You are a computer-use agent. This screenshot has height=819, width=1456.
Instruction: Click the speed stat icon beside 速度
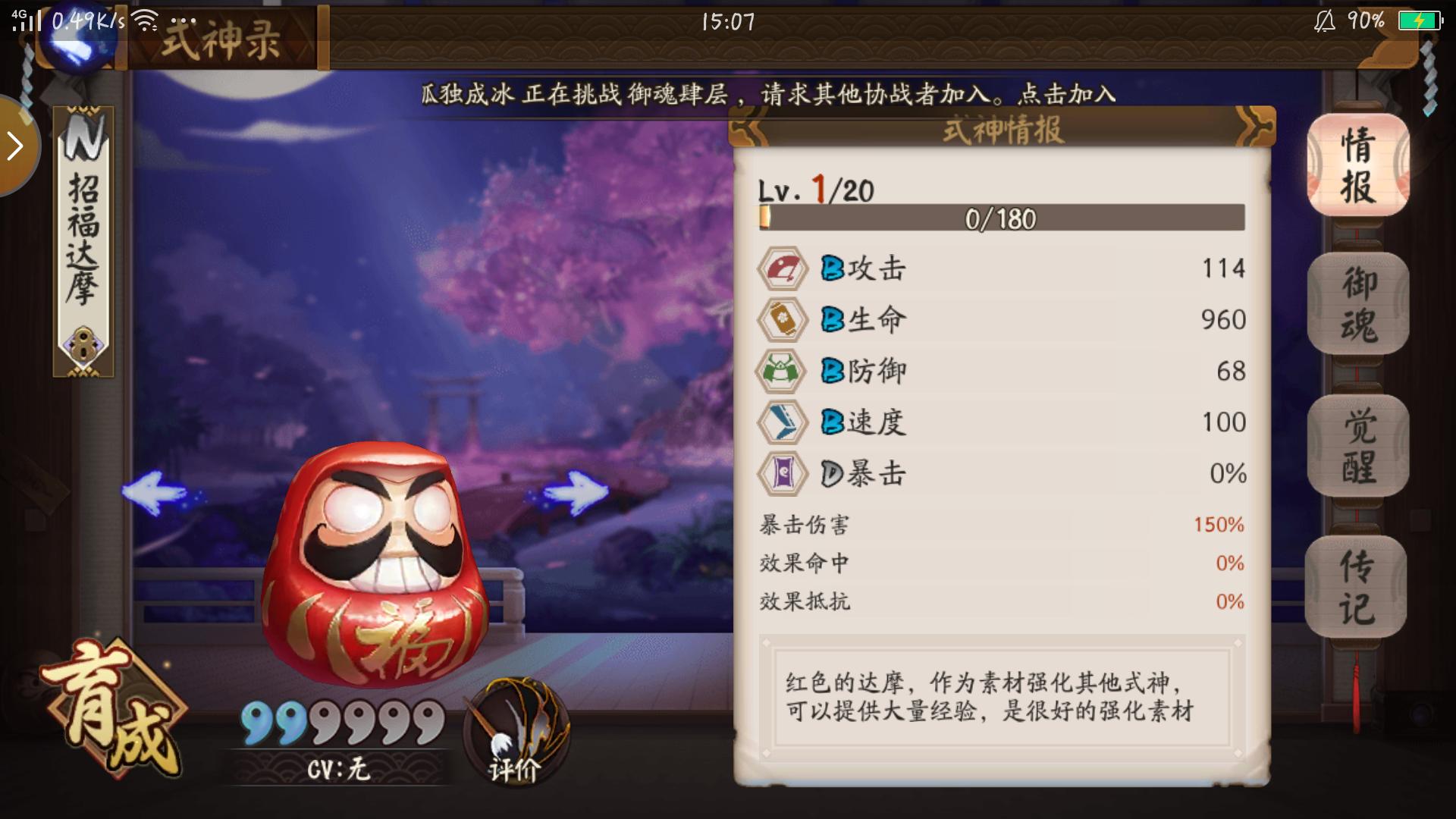point(783,422)
